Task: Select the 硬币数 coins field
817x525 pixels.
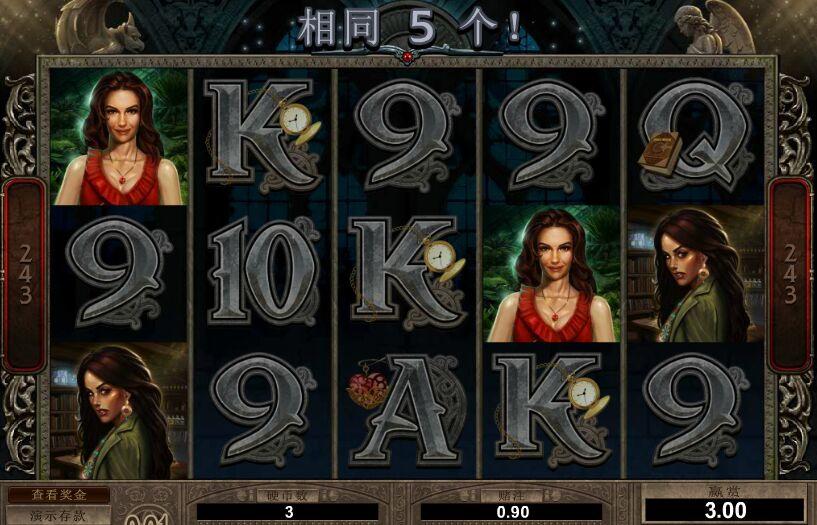Action: pos(288,512)
